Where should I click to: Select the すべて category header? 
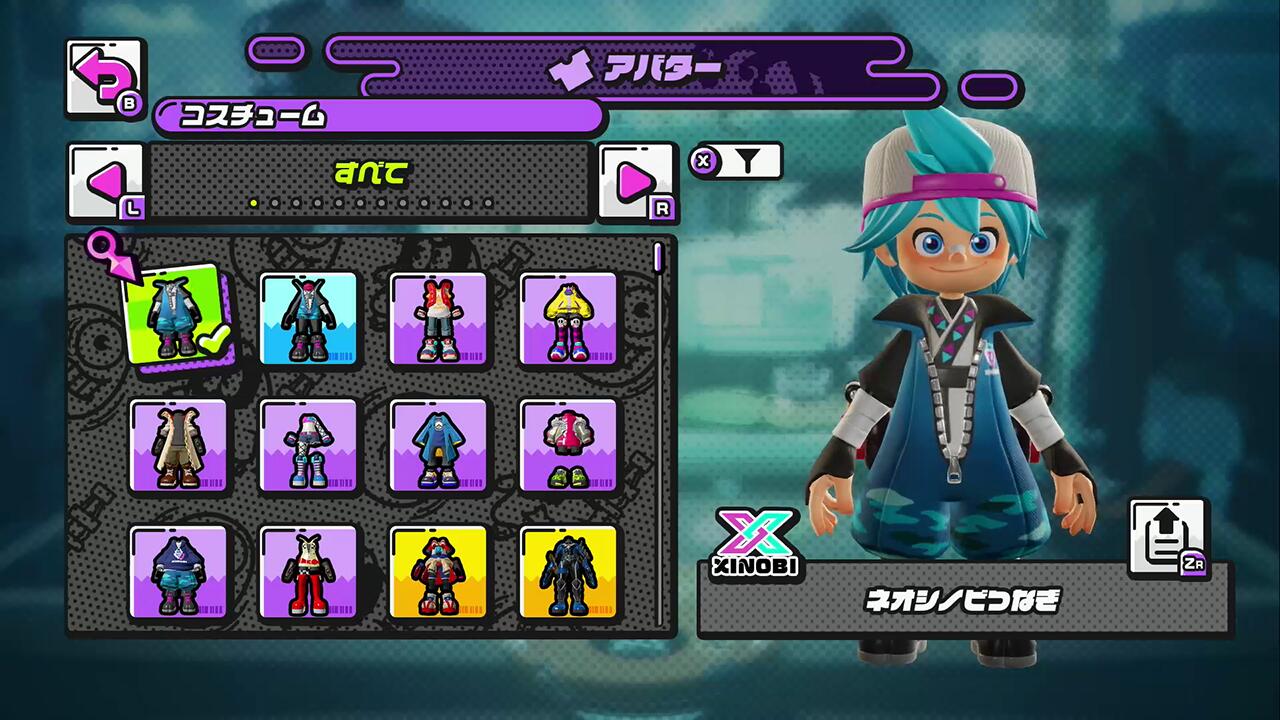coord(370,172)
